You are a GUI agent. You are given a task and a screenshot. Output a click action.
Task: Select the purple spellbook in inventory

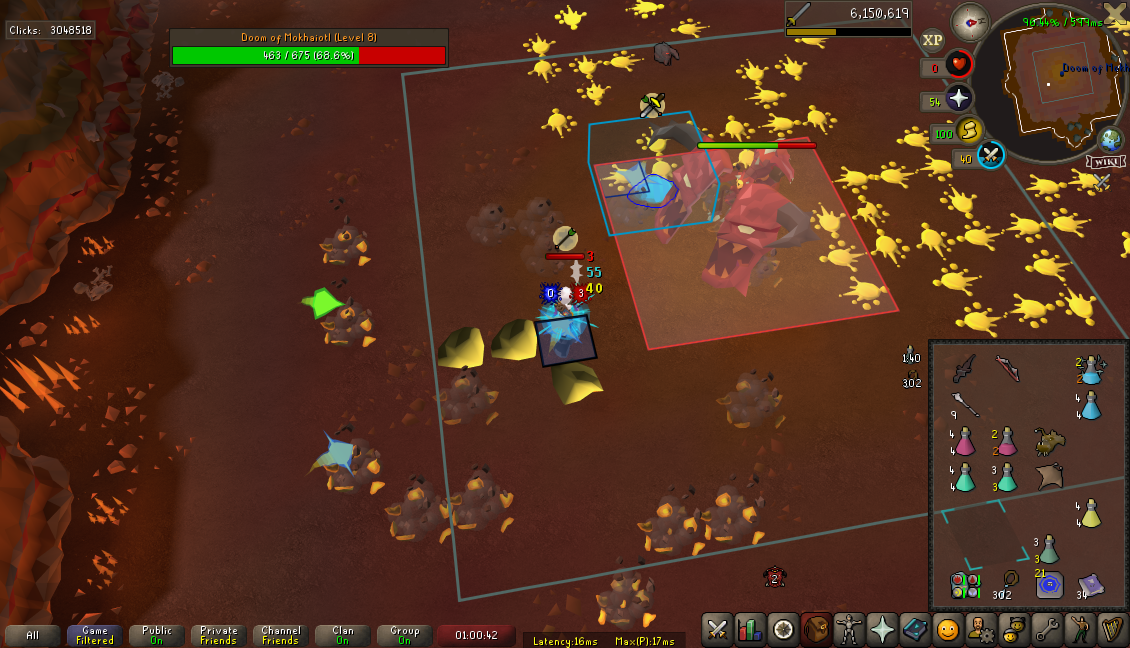pos(1091,585)
